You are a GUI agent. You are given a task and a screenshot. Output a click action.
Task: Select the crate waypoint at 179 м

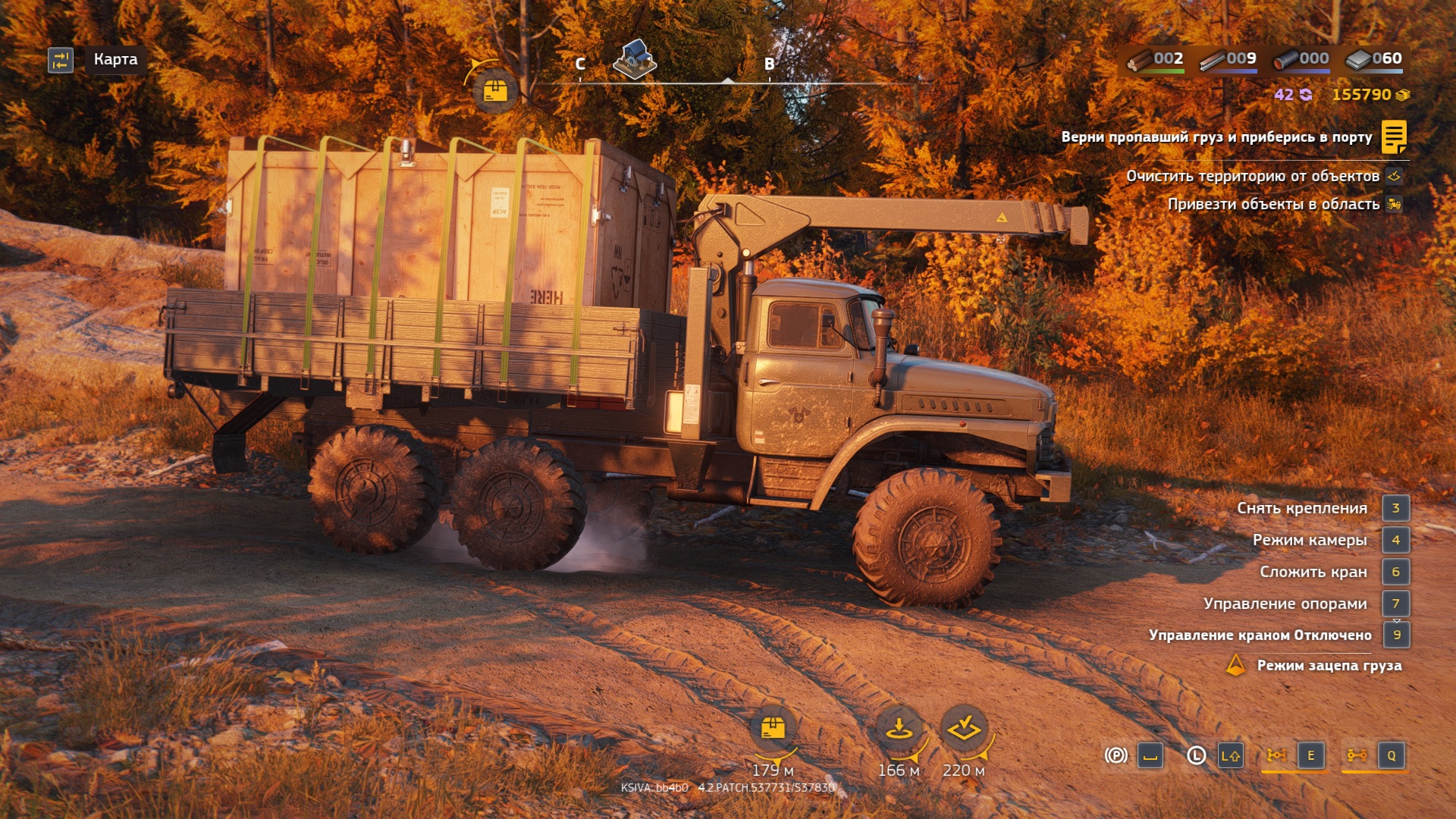(773, 729)
